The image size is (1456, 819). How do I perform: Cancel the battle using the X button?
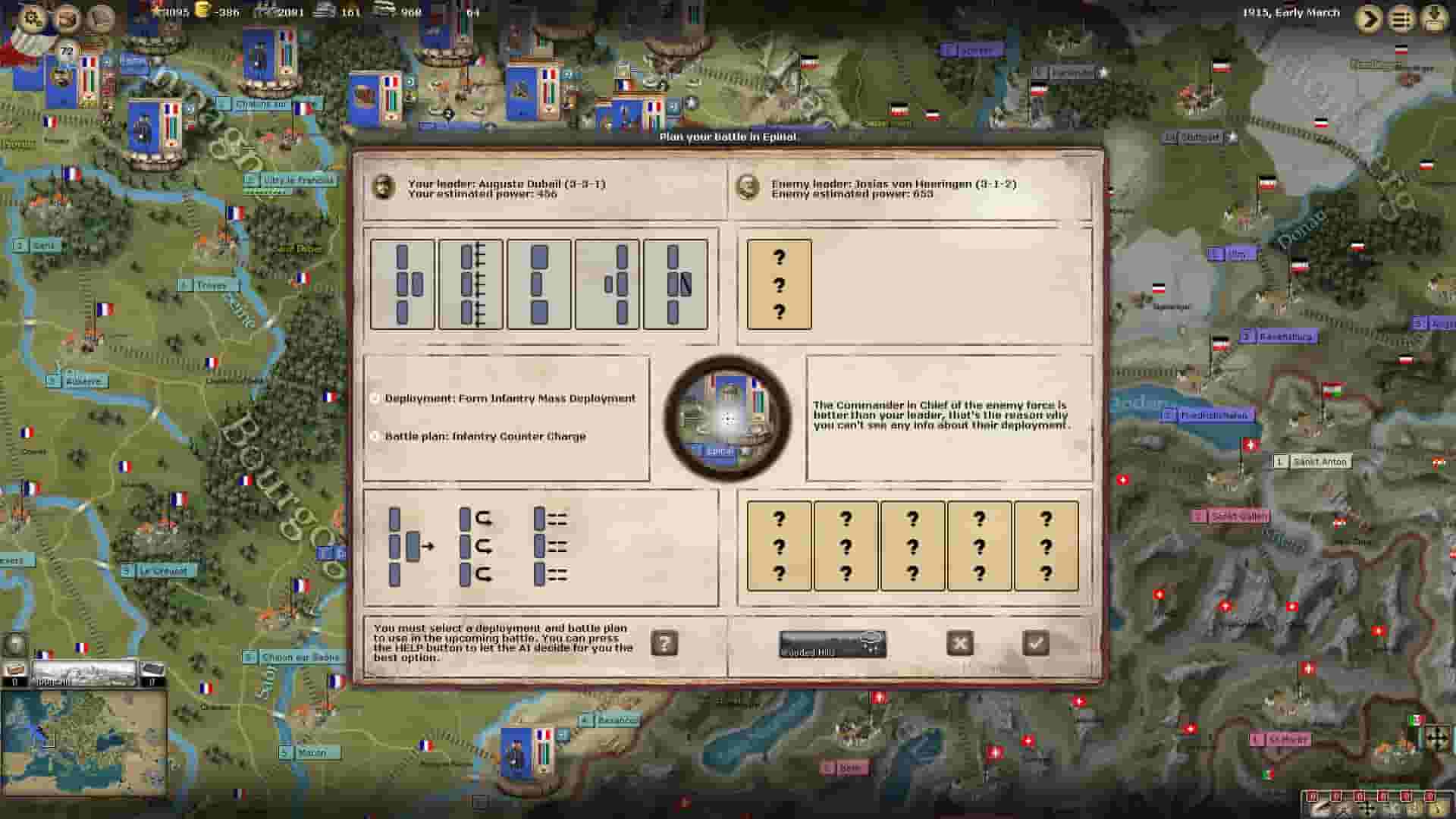point(961,642)
